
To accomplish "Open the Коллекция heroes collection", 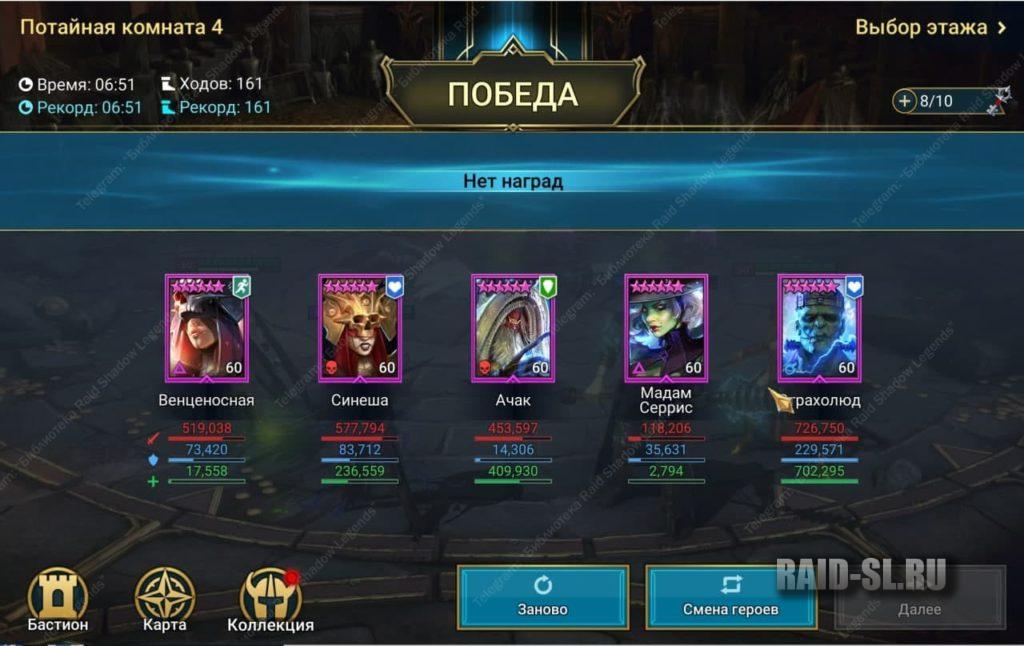I will [x=270, y=600].
